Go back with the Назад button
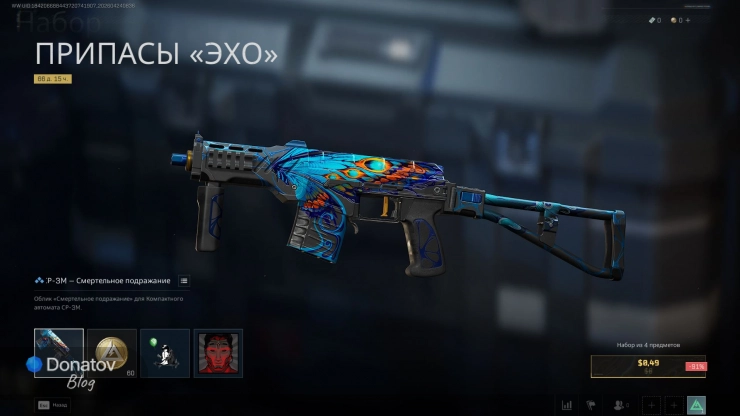 pyautogui.click(x=50, y=405)
